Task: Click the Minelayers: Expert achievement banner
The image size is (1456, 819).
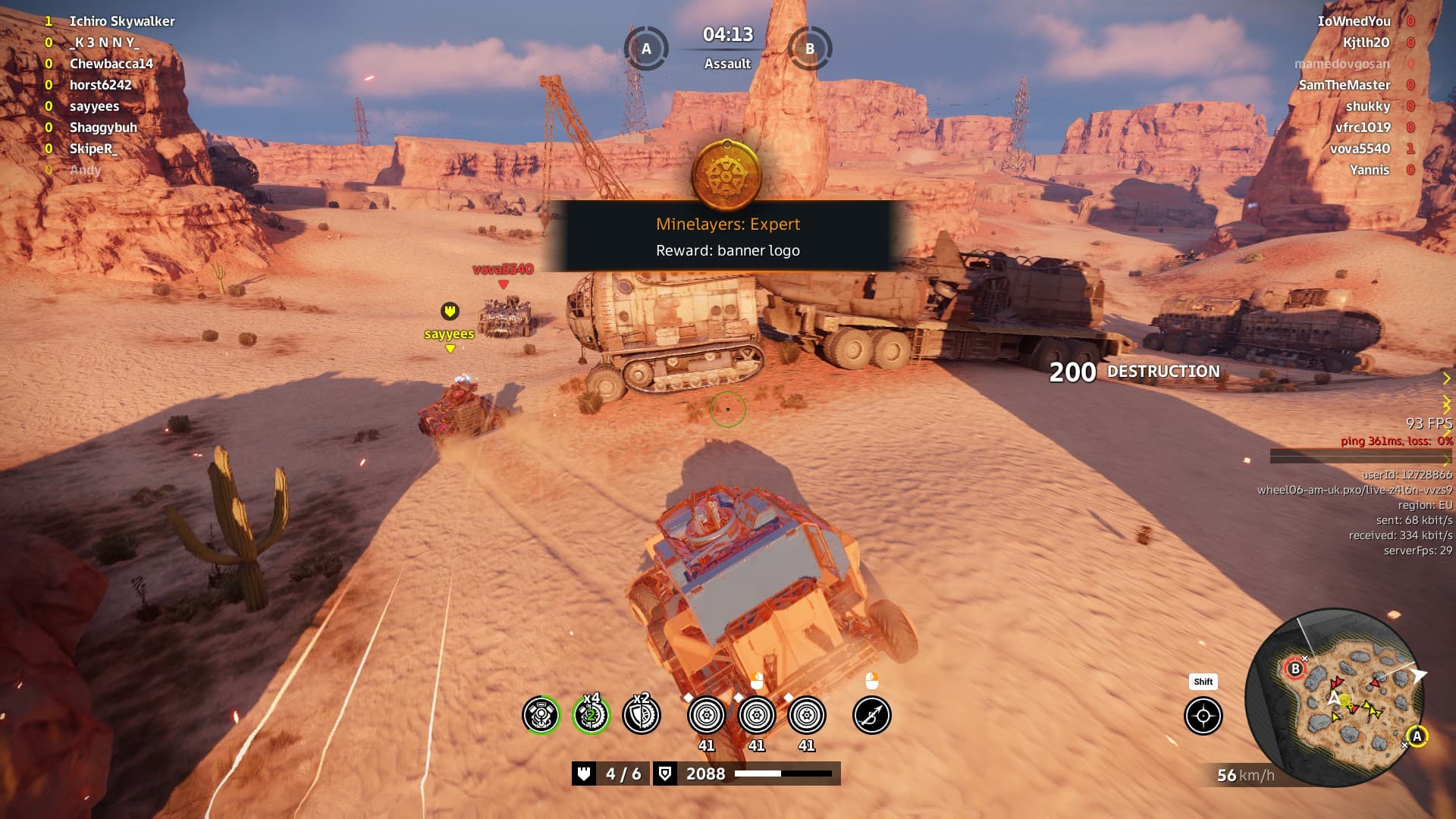Action: (727, 237)
